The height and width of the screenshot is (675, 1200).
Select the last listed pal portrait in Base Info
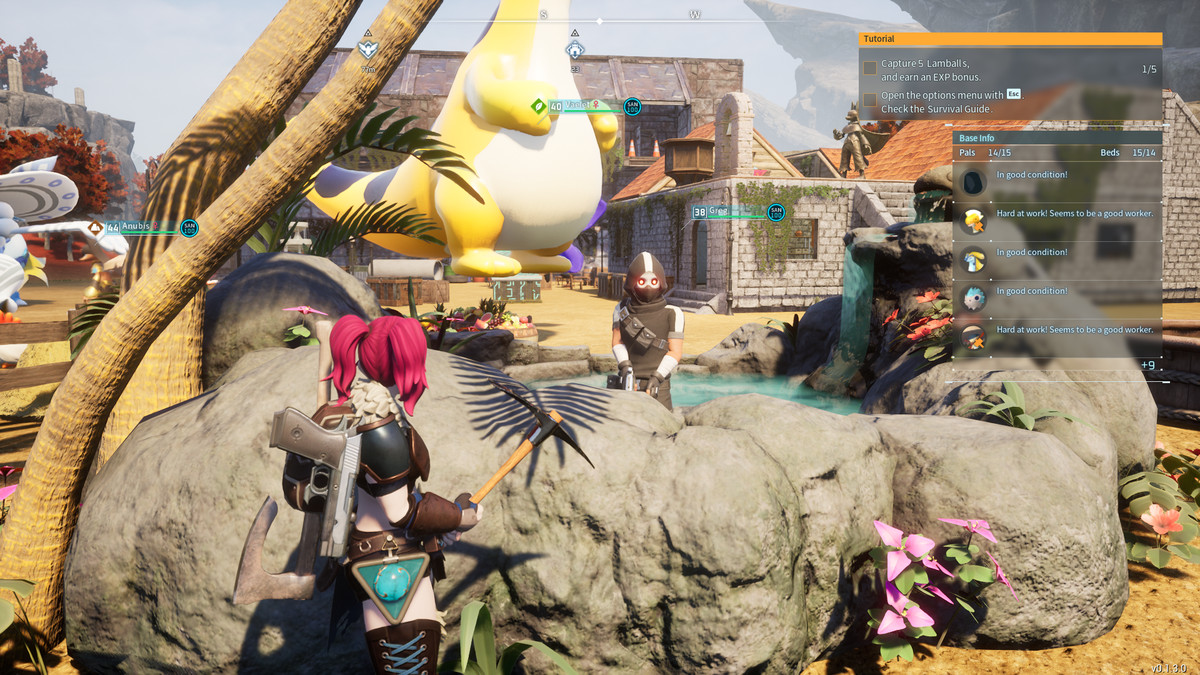tap(973, 337)
